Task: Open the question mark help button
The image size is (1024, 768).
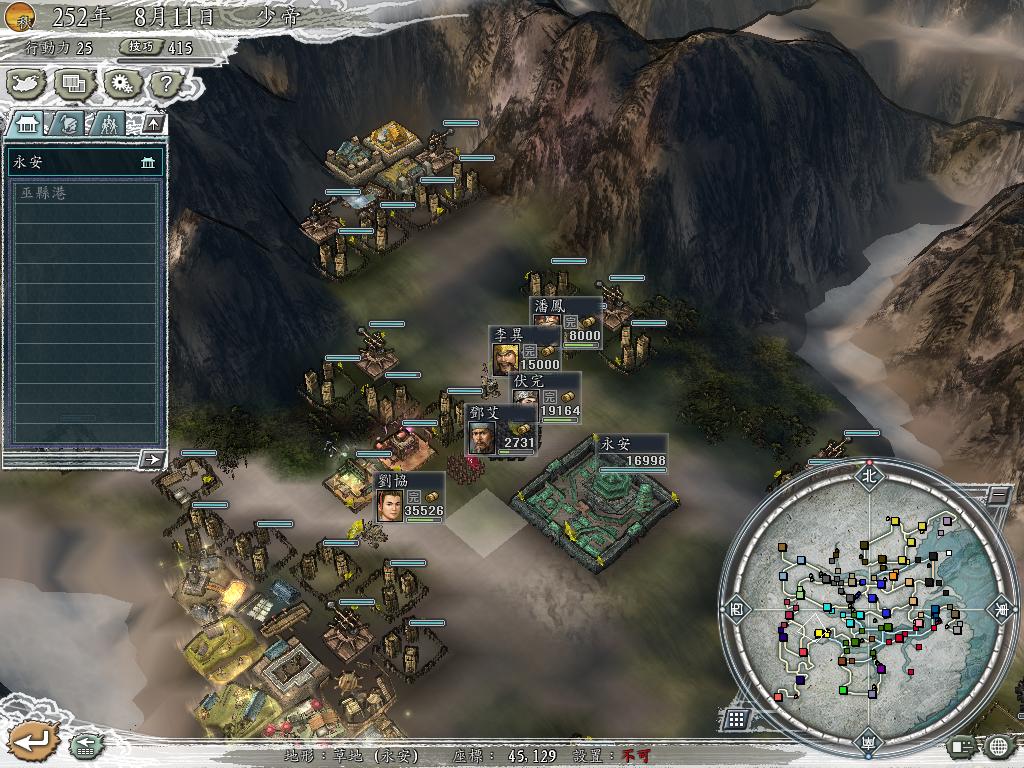Action: tap(166, 84)
